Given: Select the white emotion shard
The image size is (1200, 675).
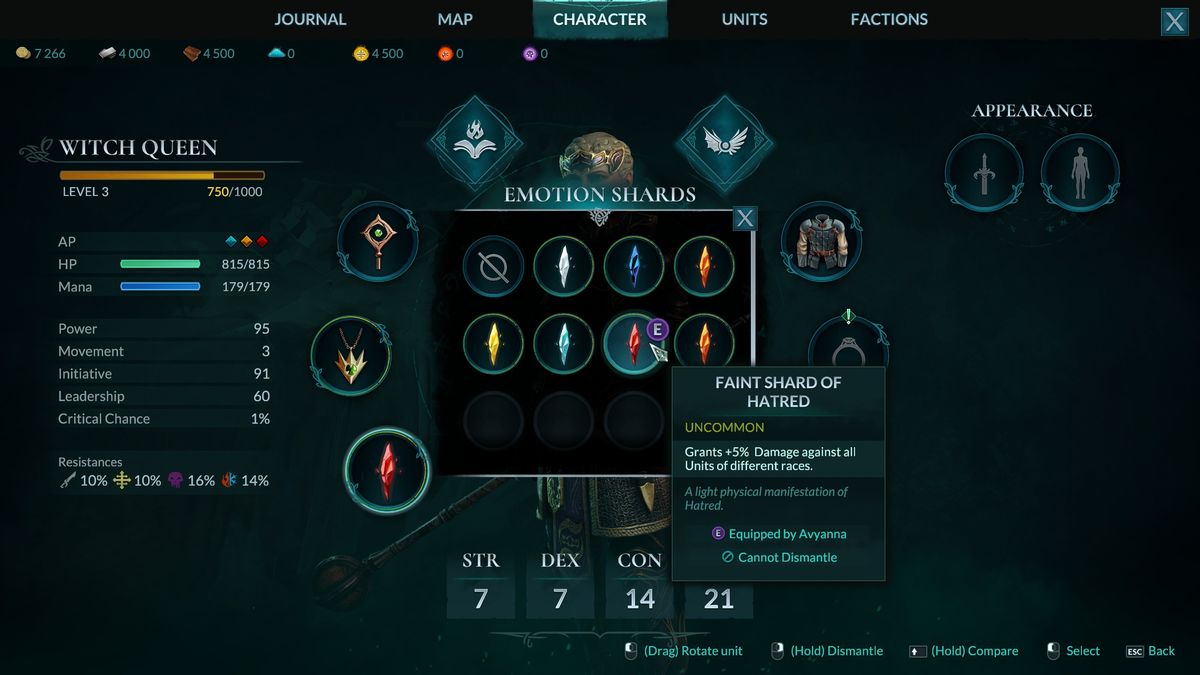Looking at the screenshot, I should tap(564, 267).
